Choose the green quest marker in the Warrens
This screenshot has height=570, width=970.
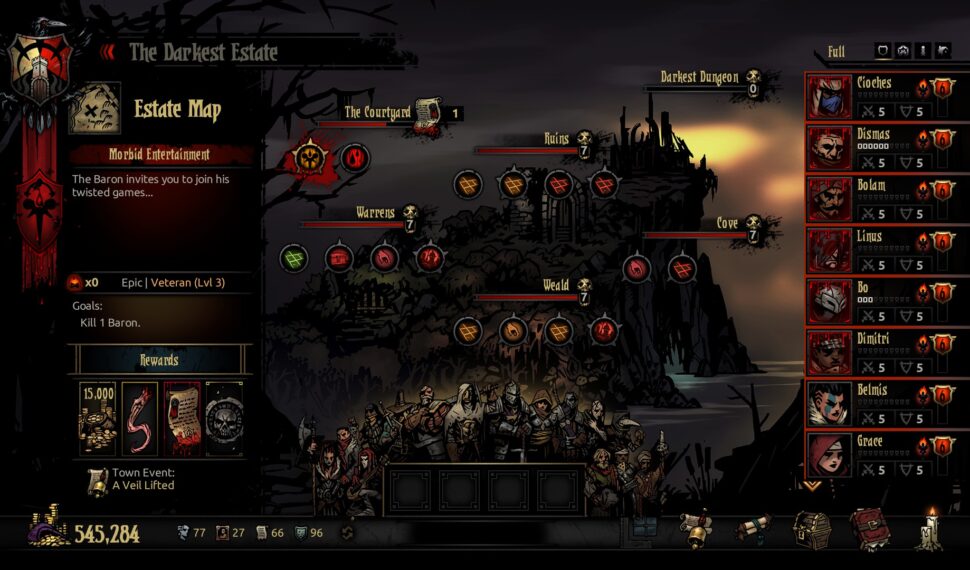tap(293, 257)
